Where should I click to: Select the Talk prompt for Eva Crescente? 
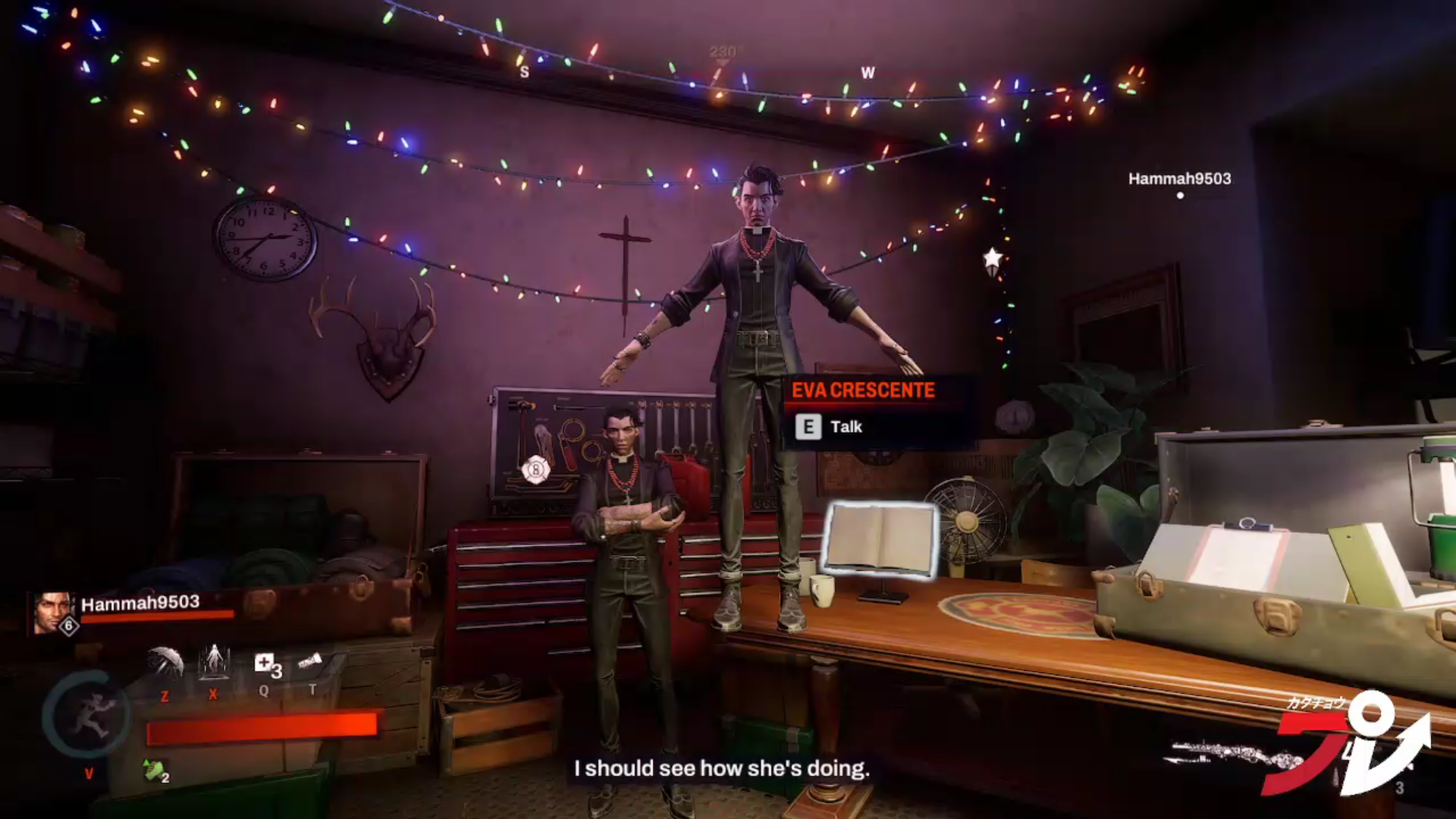click(x=830, y=427)
